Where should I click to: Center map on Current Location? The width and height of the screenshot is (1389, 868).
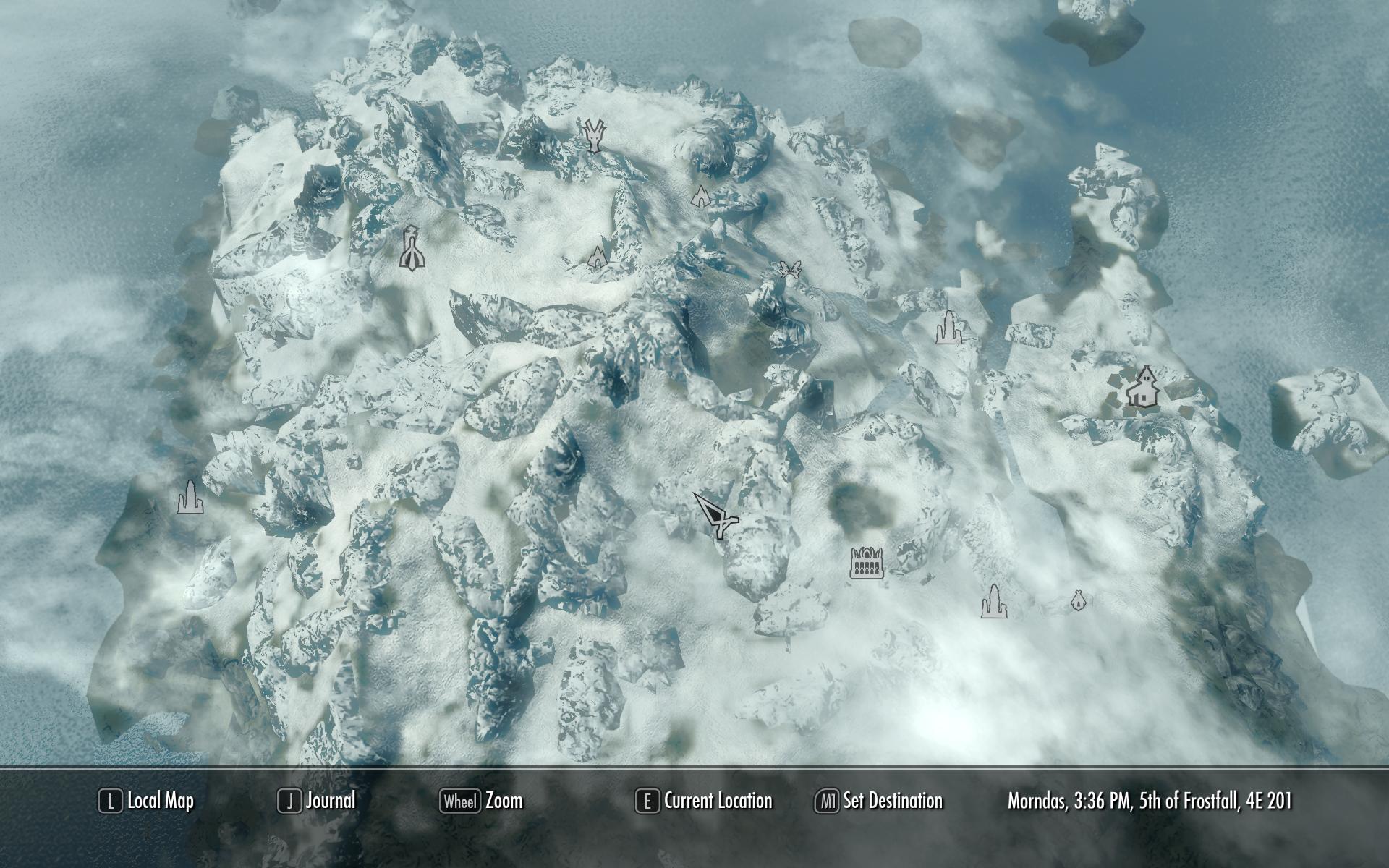click(704, 801)
